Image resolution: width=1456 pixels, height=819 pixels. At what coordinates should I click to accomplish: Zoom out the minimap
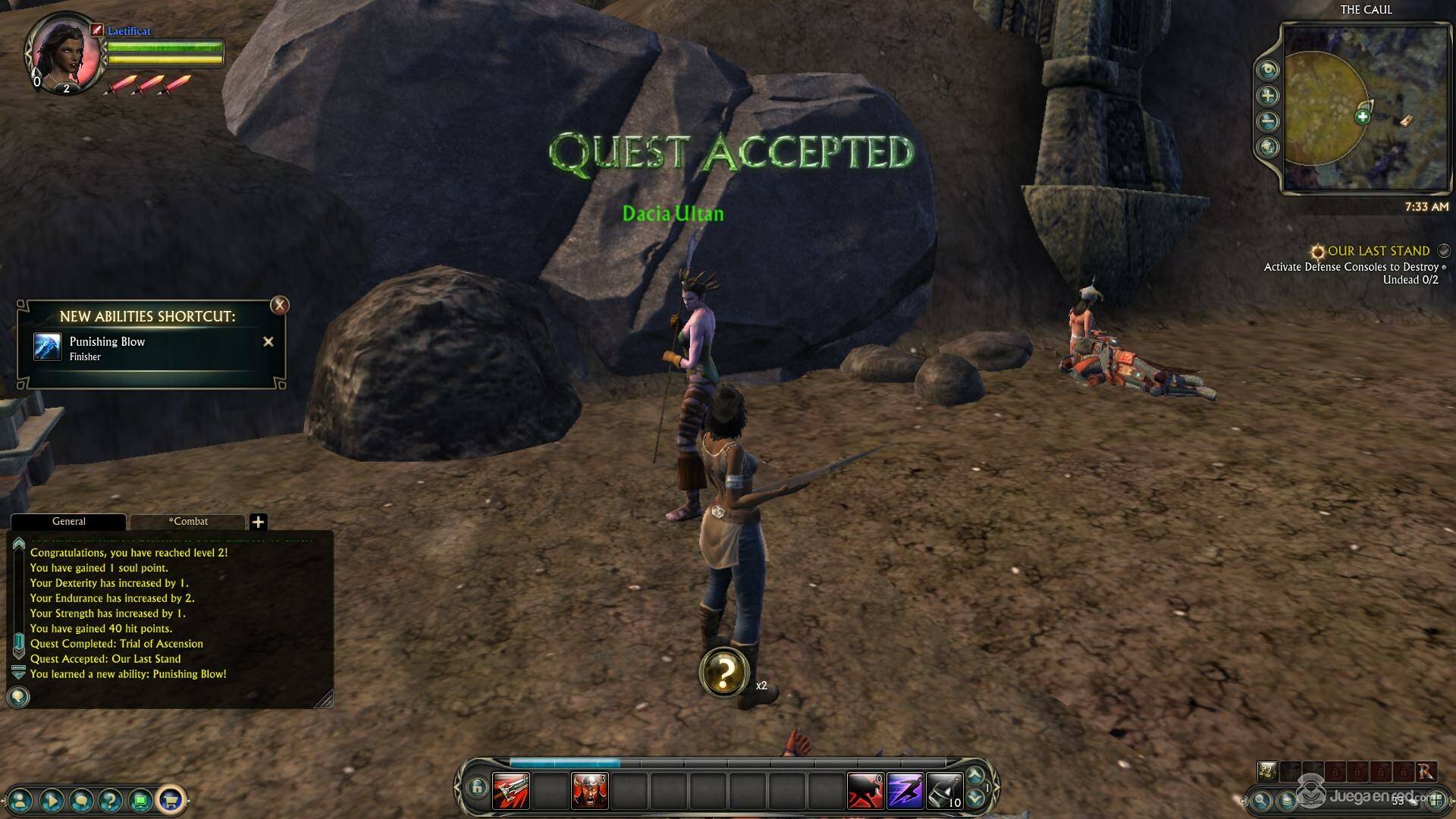[1268, 121]
